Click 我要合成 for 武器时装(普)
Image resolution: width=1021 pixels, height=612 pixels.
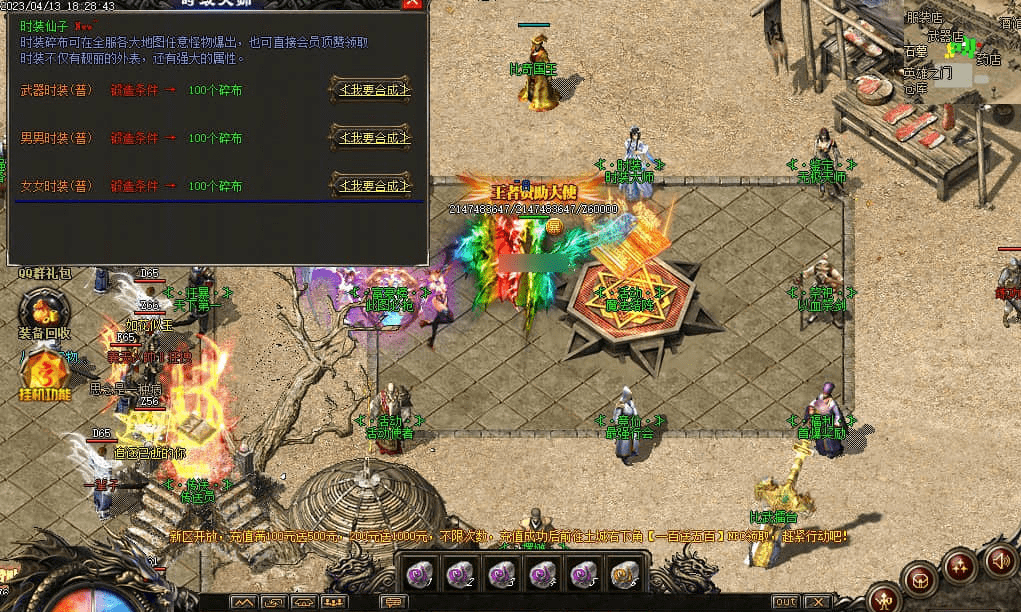[x=372, y=90]
